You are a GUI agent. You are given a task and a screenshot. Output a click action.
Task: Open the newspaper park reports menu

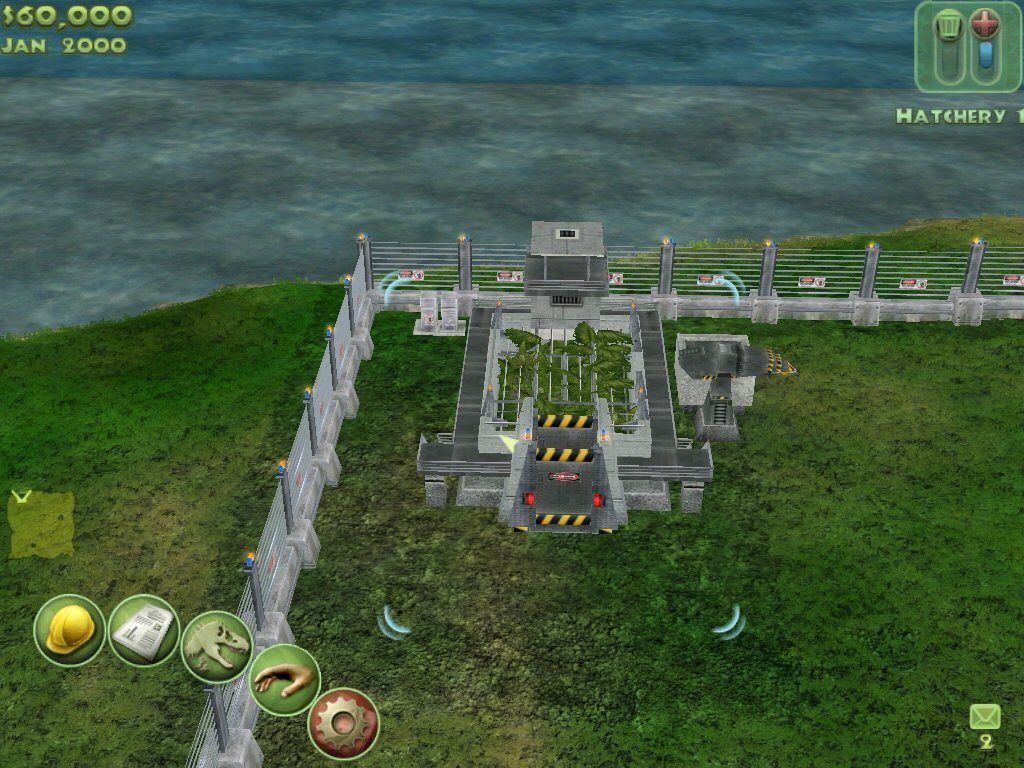click(x=143, y=631)
